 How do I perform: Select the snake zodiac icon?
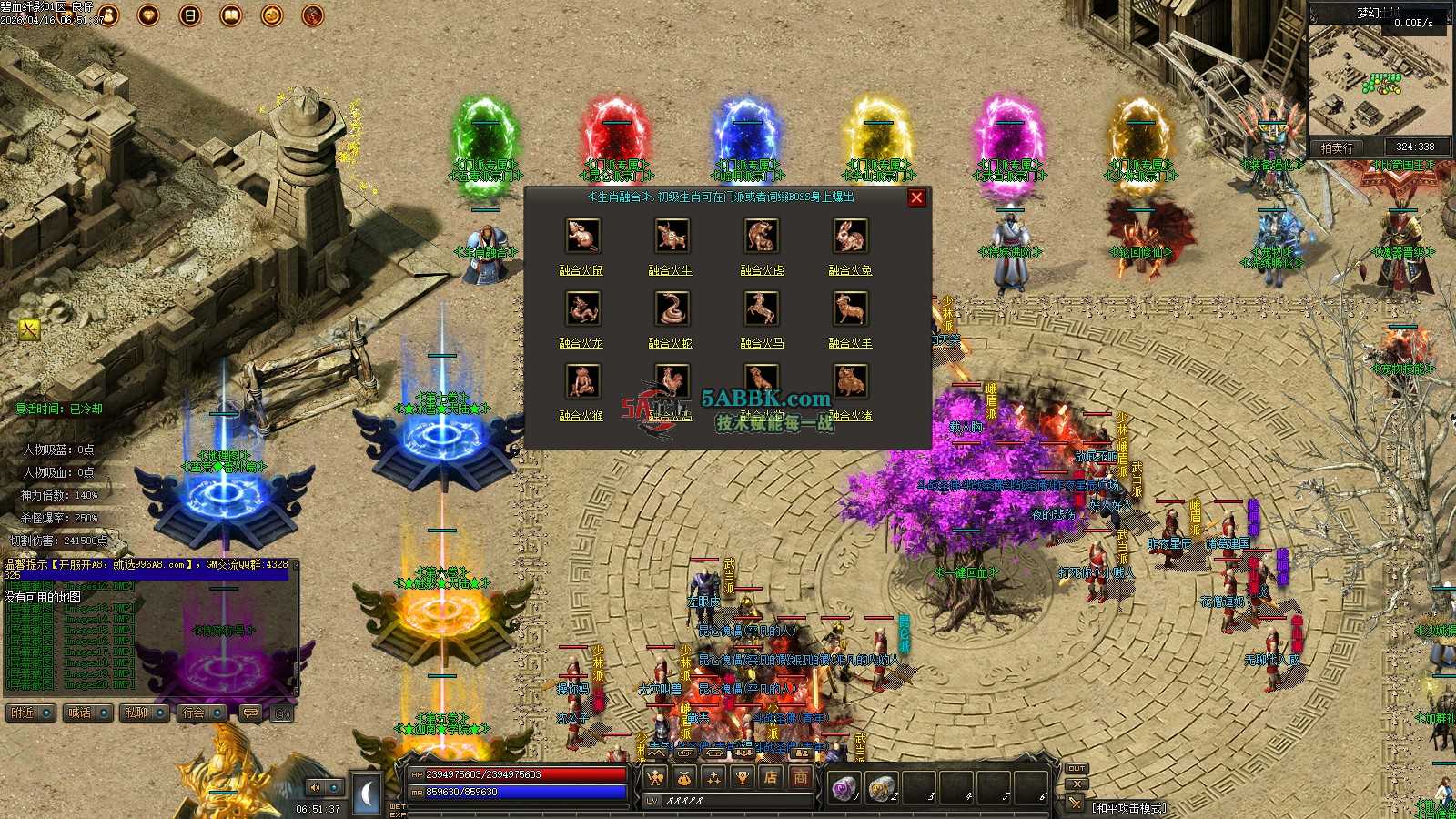[672, 308]
